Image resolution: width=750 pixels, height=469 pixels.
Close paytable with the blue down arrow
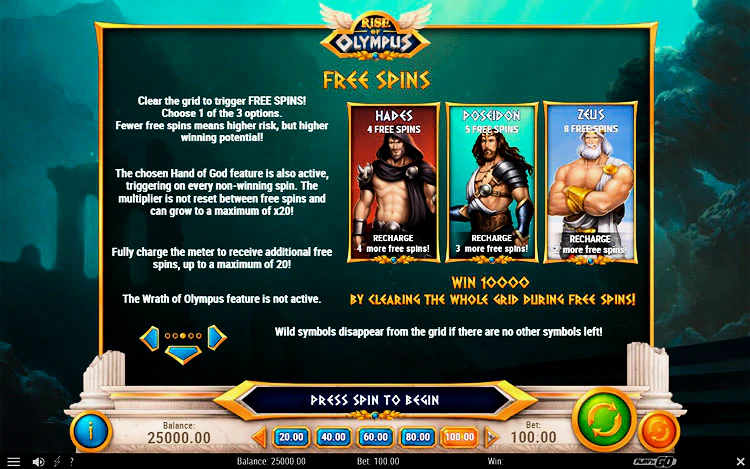point(183,354)
